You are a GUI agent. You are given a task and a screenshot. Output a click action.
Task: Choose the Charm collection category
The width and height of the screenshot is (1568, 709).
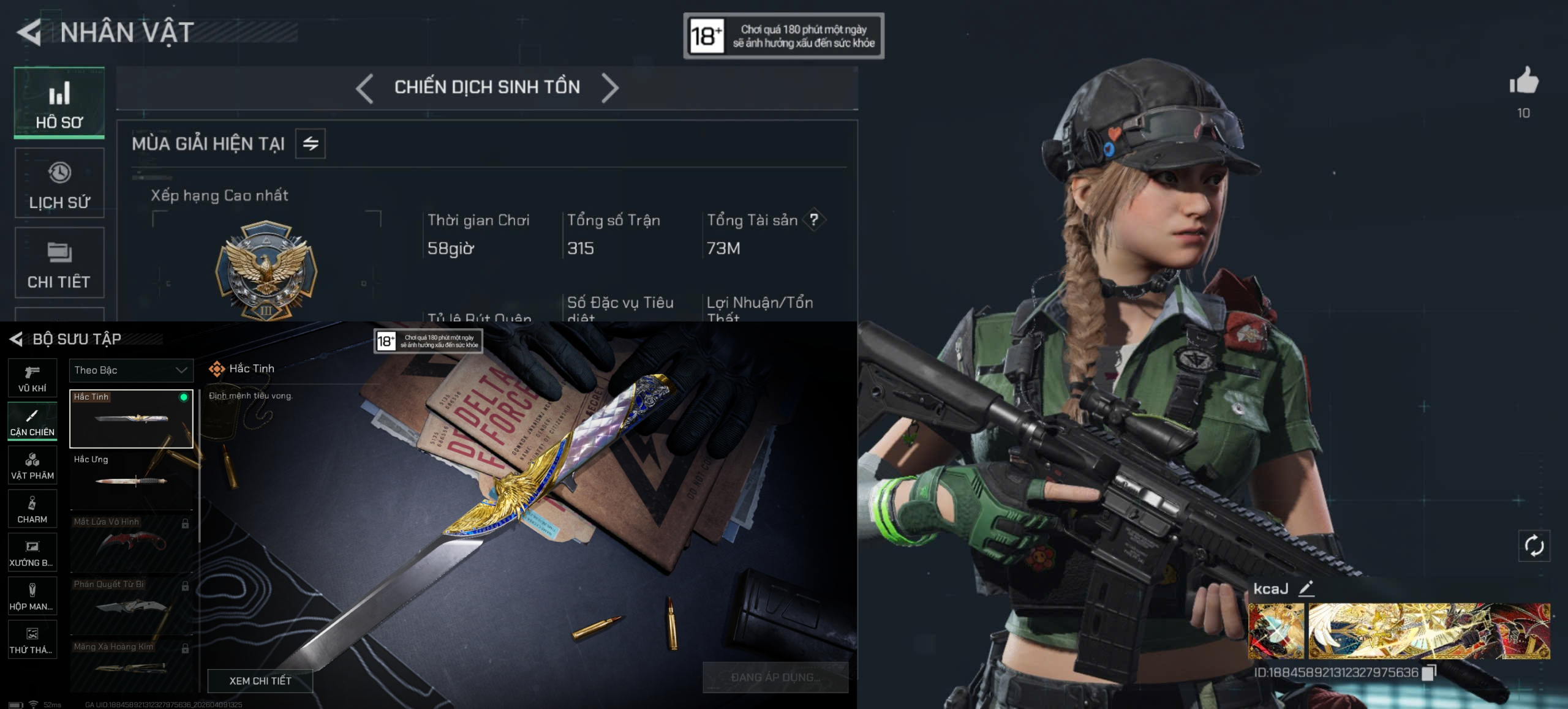(32, 509)
